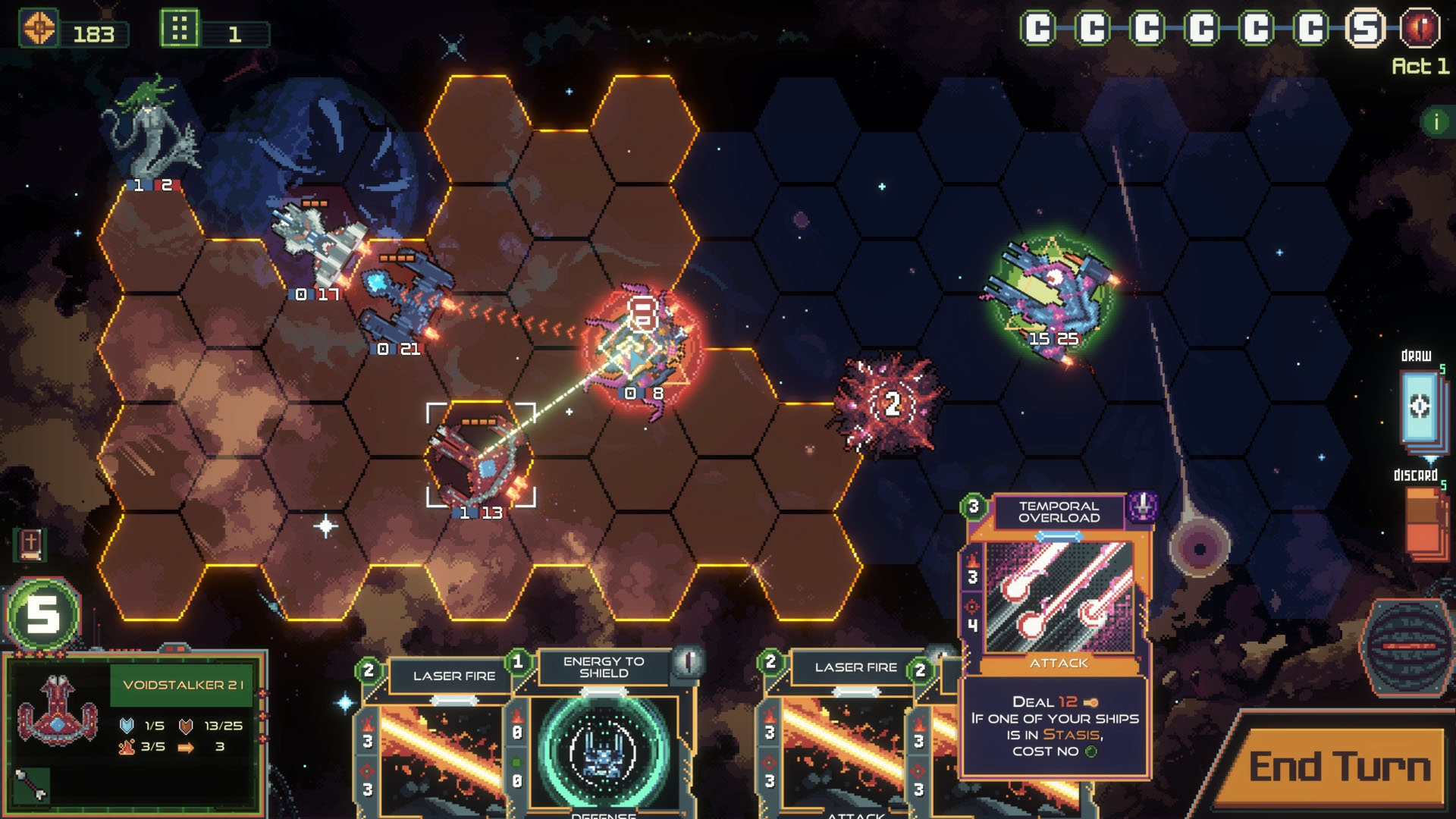
Task: Open the book icon on left edge
Action: click(30, 544)
